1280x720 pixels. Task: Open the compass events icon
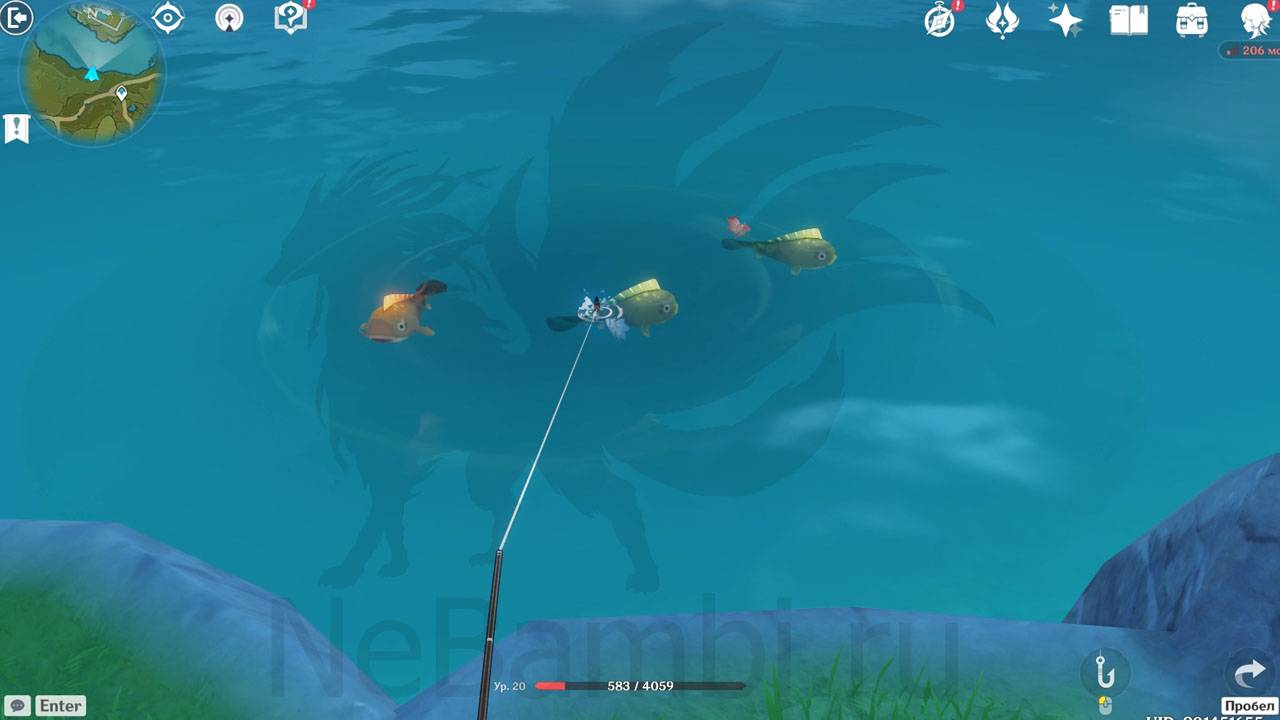coord(940,20)
